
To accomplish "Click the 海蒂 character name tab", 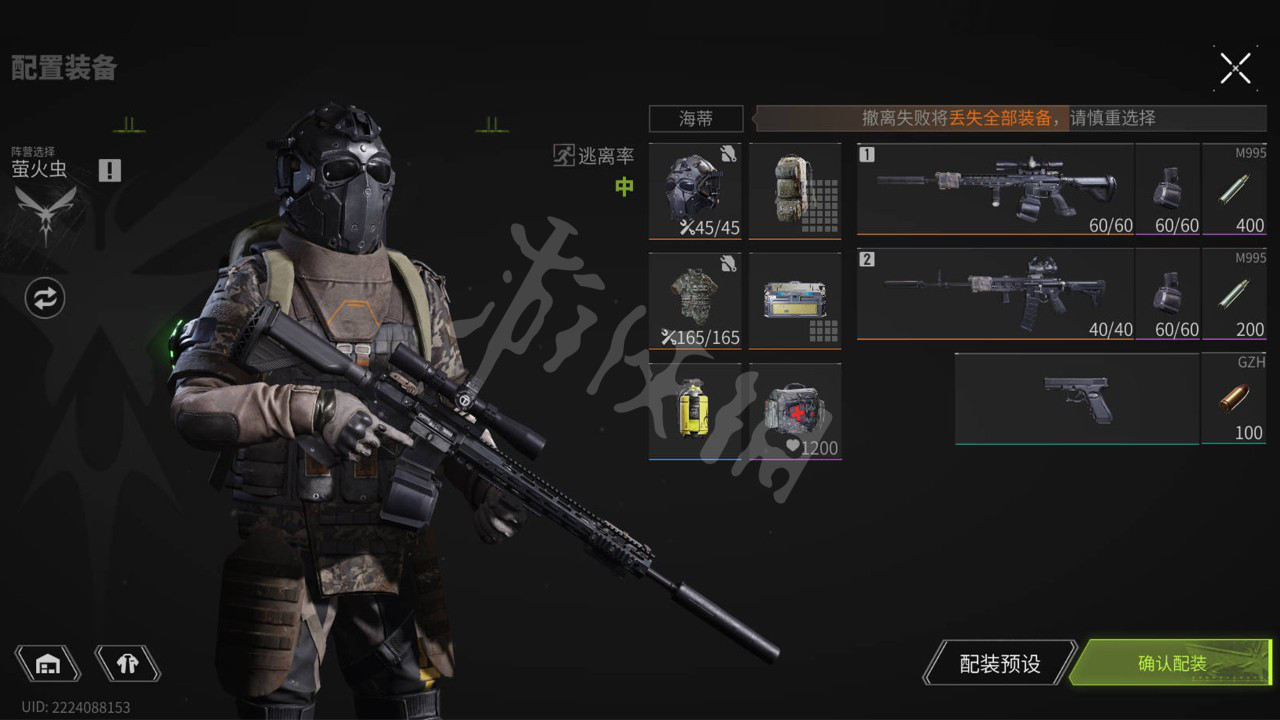I will tap(696, 118).
